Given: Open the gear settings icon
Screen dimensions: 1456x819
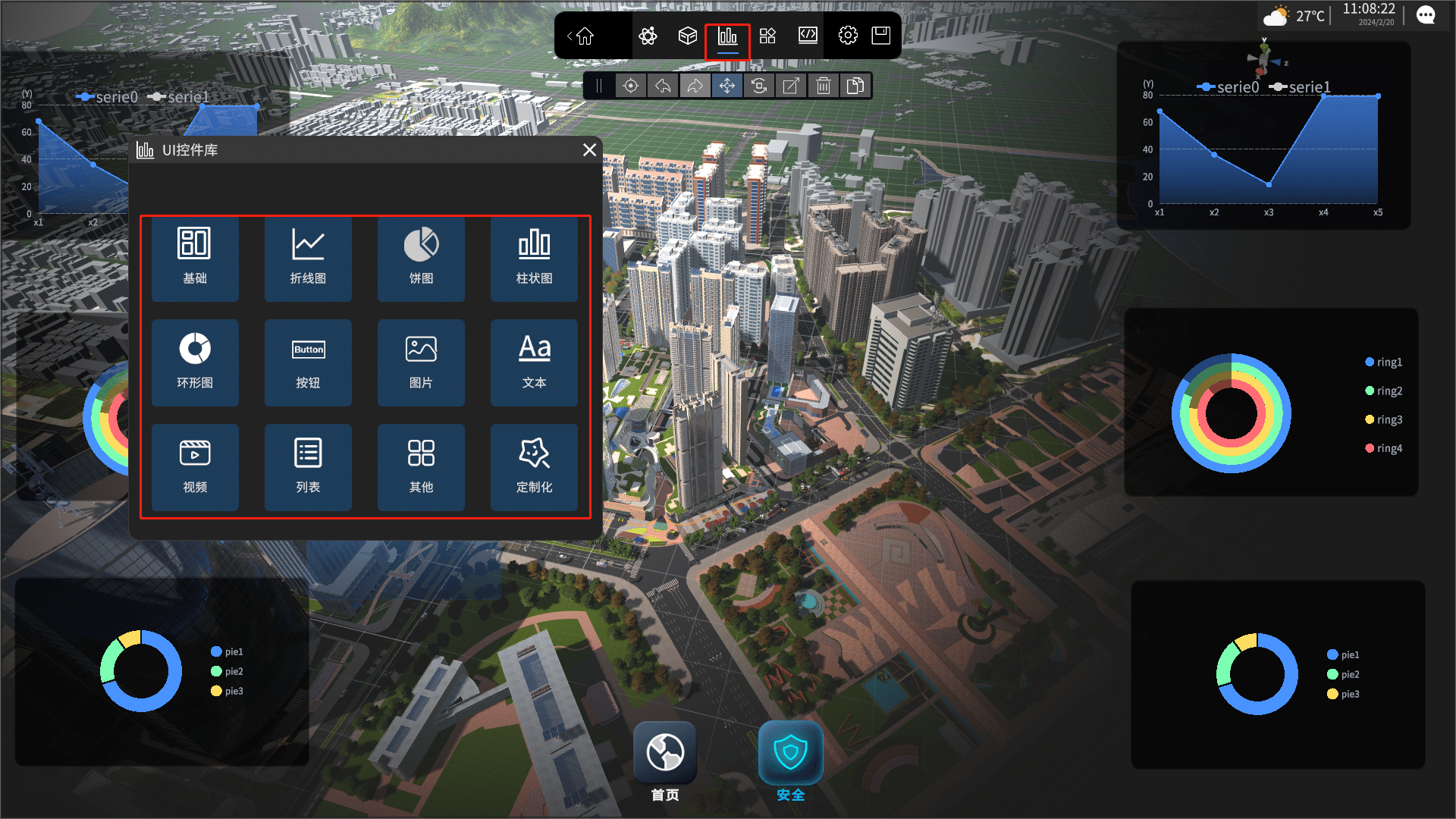Looking at the screenshot, I should pos(848,36).
